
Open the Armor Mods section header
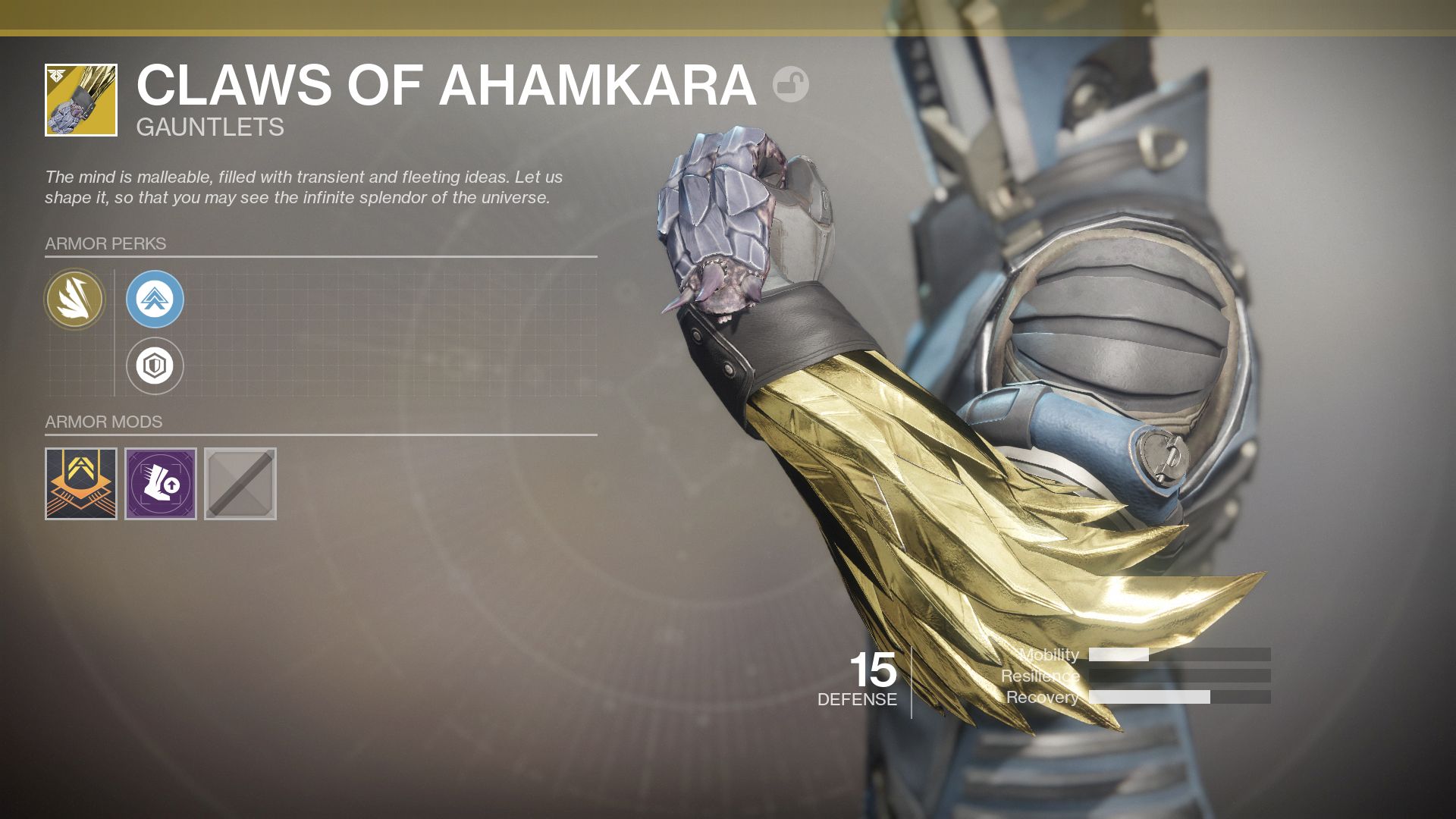(102, 422)
